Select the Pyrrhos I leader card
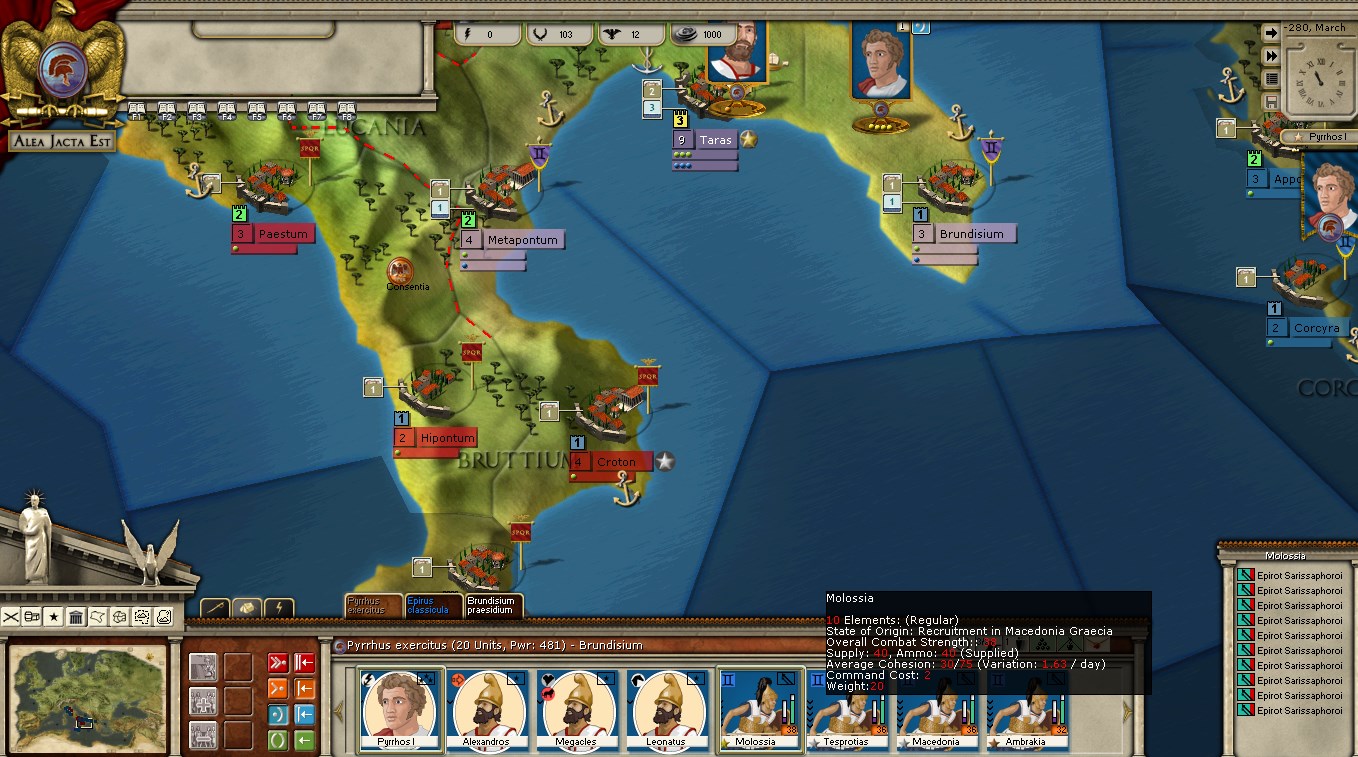This screenshot has width=1358, height=757. [x=399, y=710]
